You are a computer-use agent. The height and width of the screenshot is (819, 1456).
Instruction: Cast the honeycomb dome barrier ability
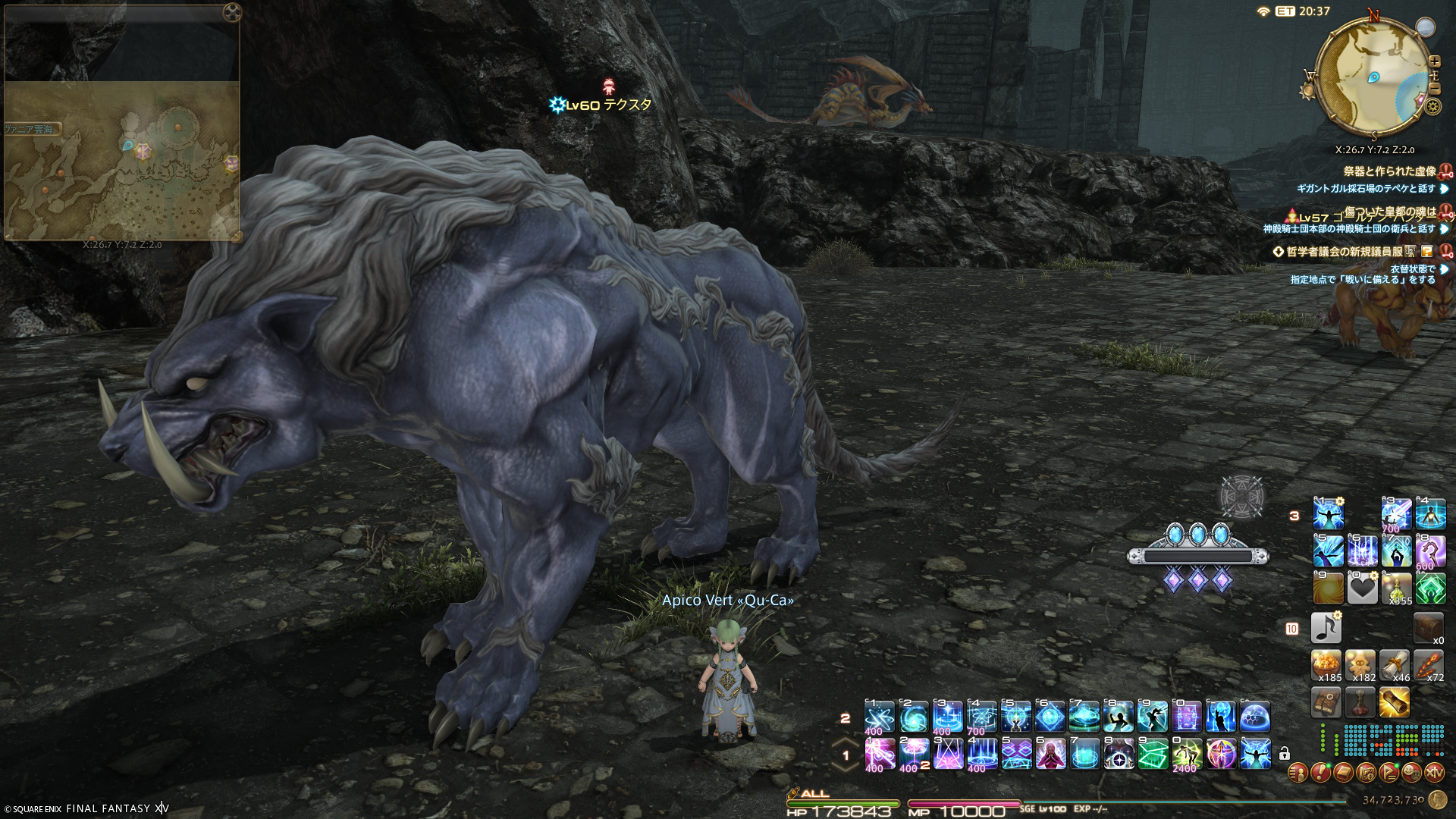tap(1255, 717)
